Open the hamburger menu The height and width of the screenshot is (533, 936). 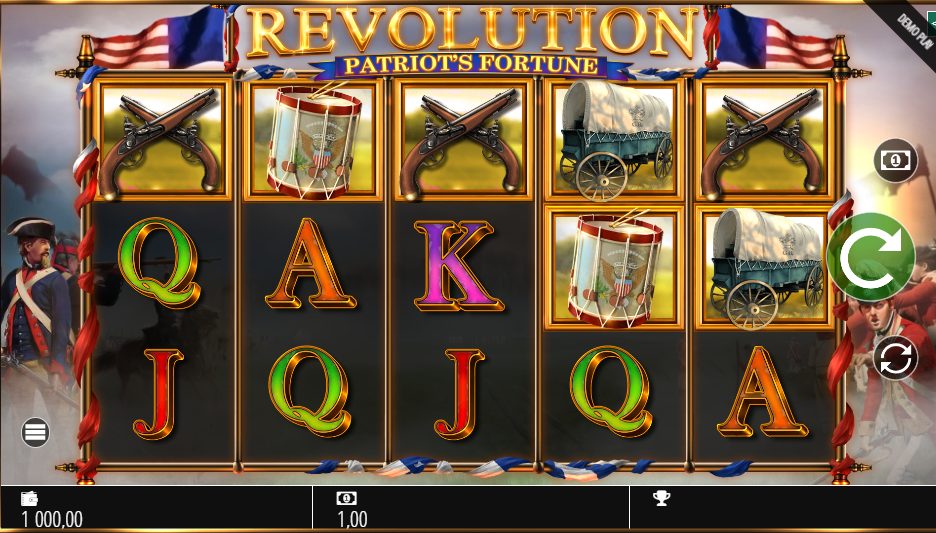36,432
